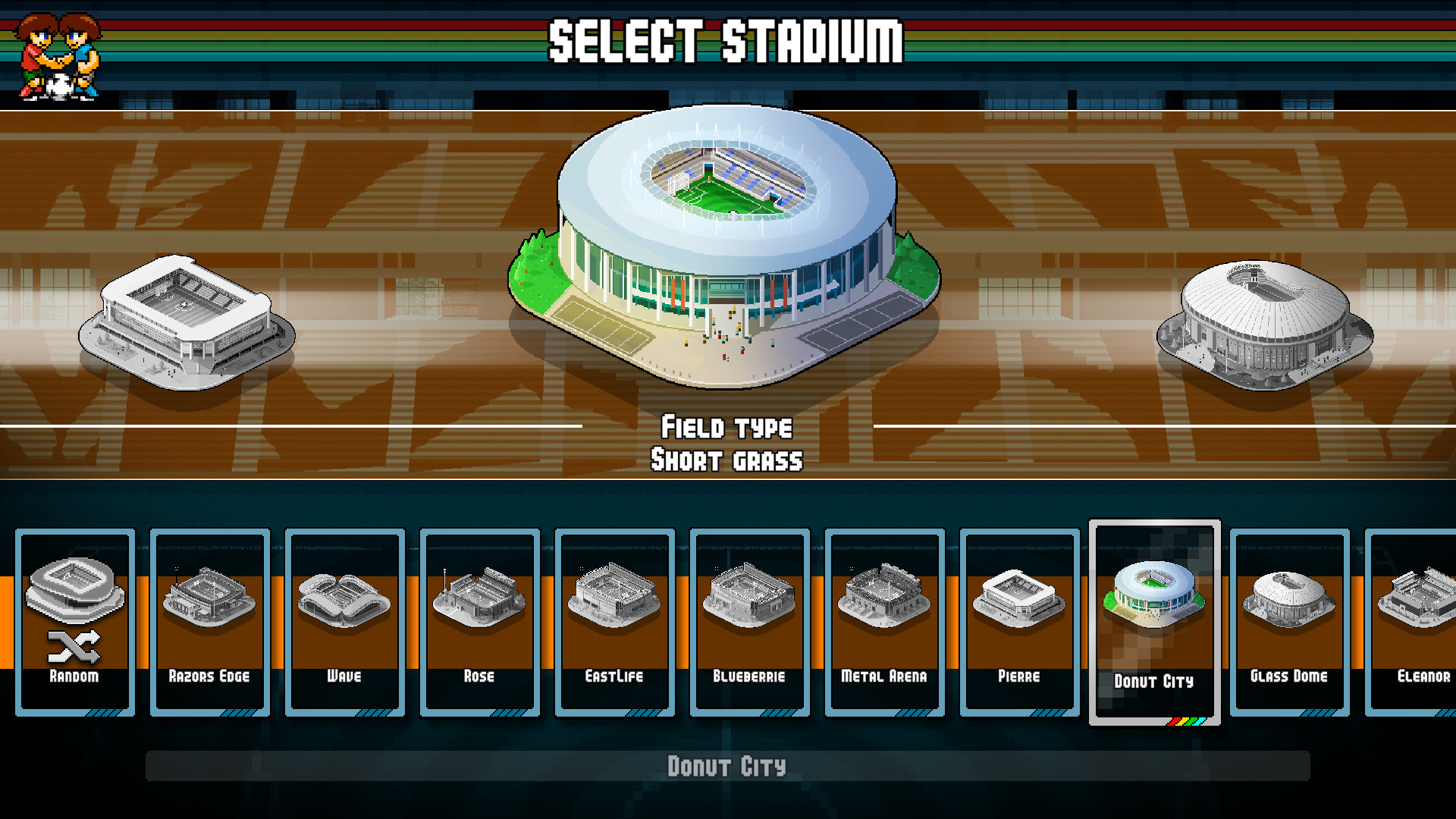Switch to the next domed stadium preview
1456x819 pixels.
1264,326
